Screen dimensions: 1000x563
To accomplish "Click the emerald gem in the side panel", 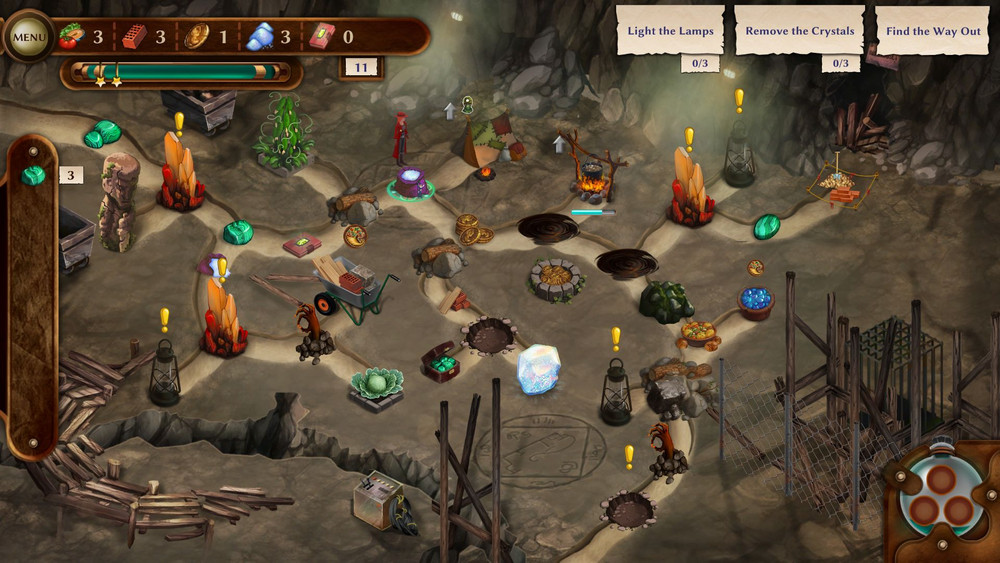I will pyautogui.click(x=33, y=176).
